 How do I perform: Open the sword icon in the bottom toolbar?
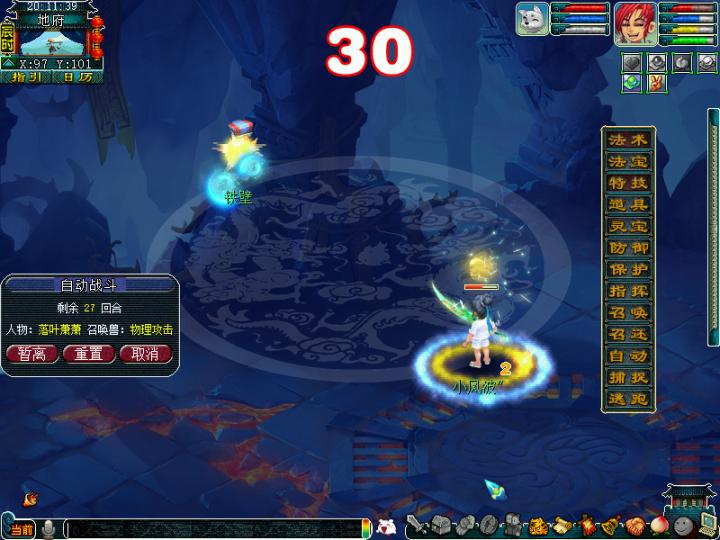[x=416, y=525]
